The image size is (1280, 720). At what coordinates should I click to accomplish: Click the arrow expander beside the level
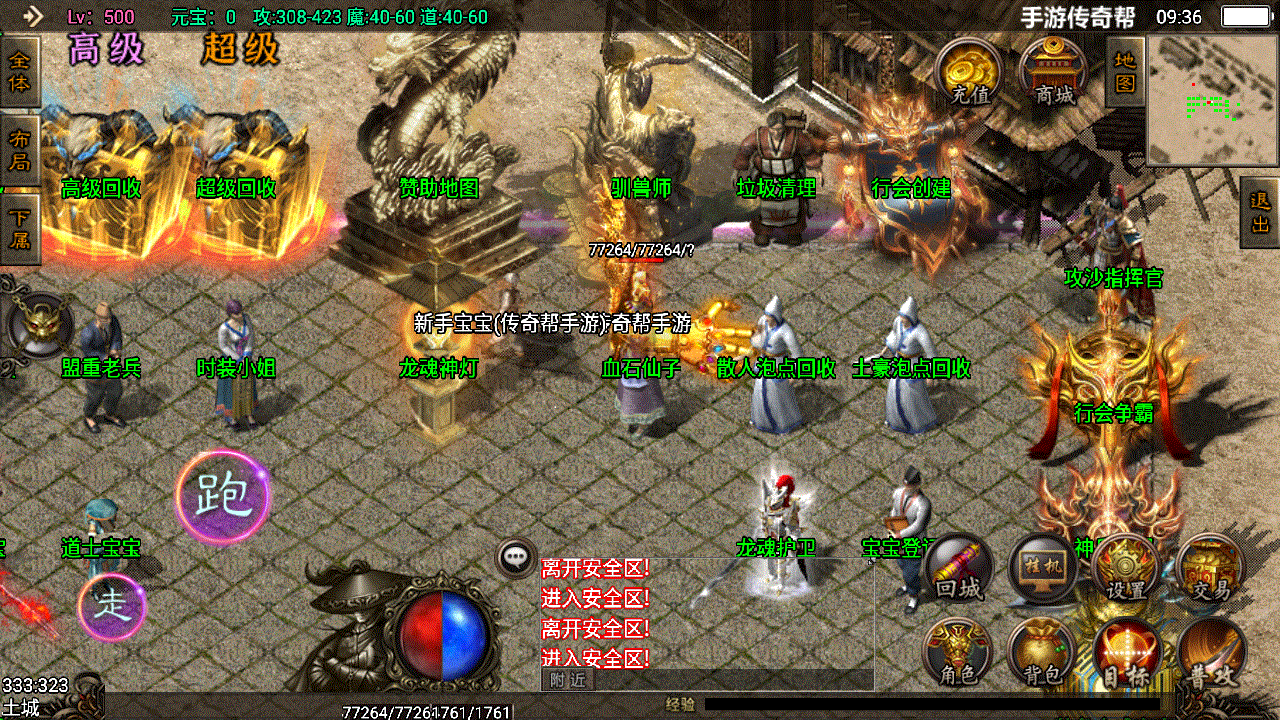pyautogui.click(x=33, y=16)
